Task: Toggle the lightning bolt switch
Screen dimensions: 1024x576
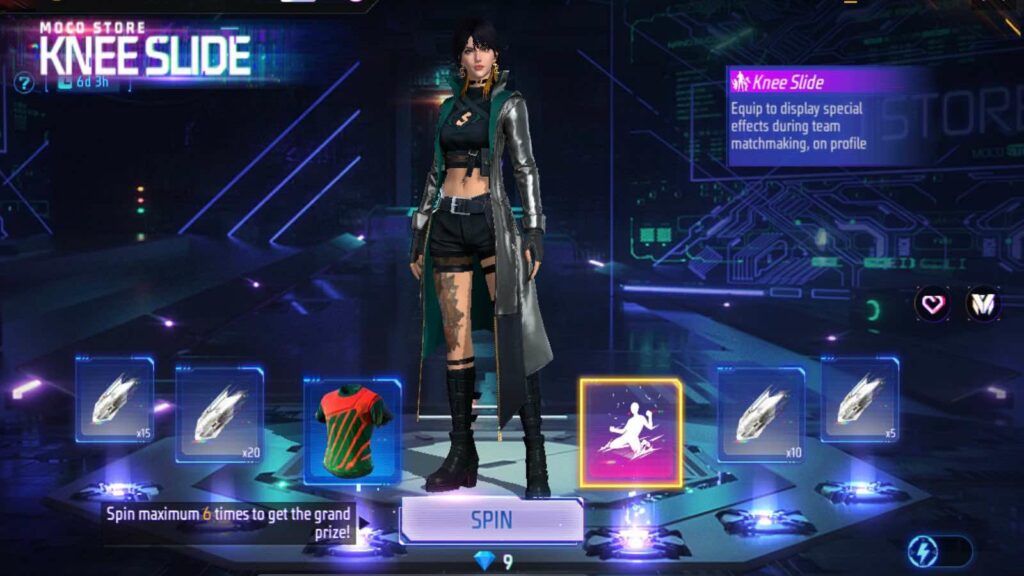Action: point(938,551)
